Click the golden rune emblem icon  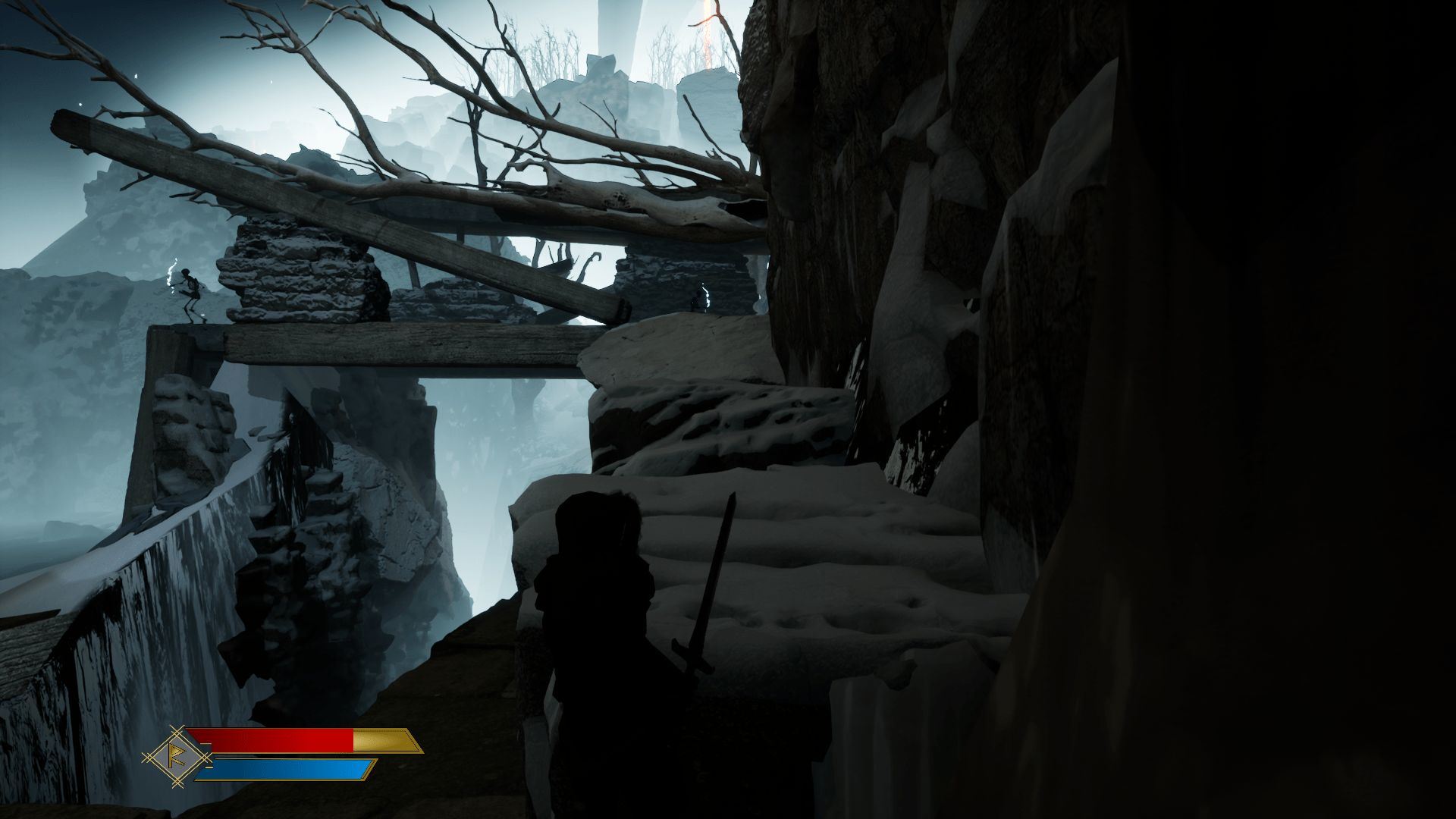pos(178,756)
